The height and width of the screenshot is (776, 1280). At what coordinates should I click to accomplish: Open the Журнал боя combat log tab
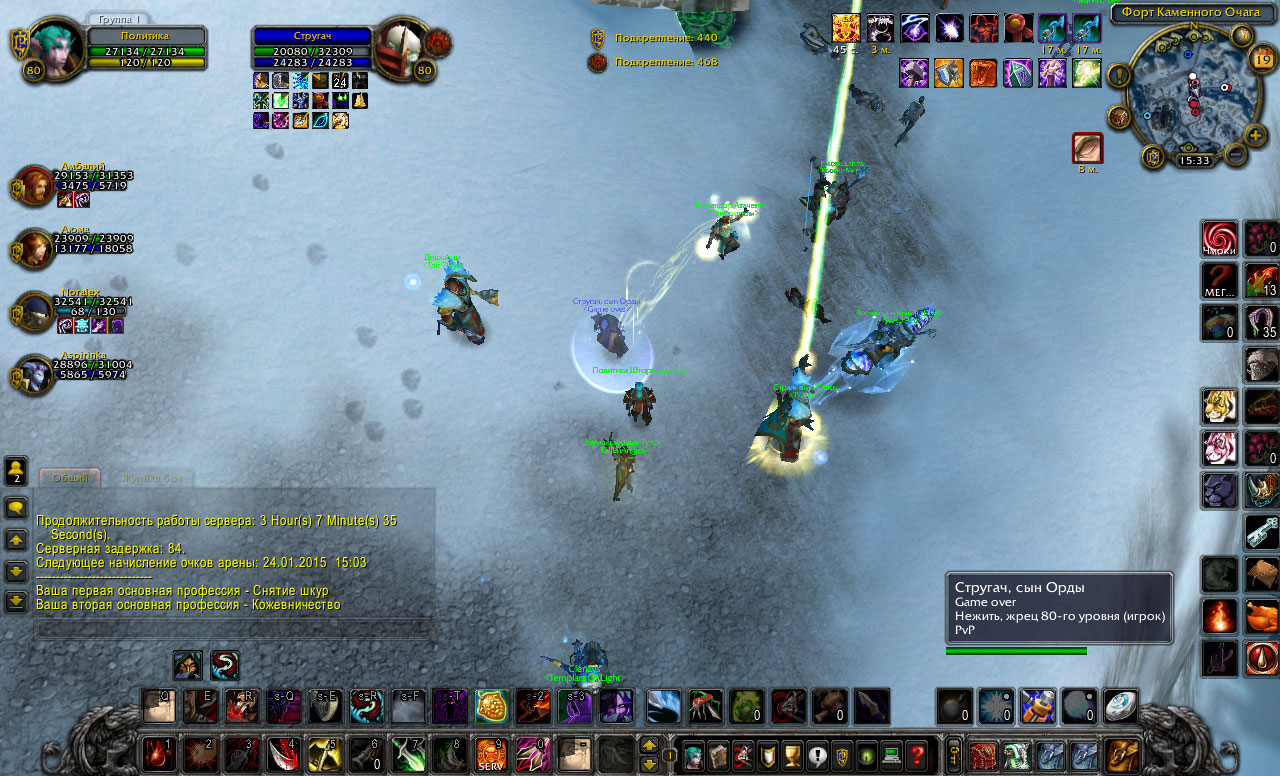(152, 479)
